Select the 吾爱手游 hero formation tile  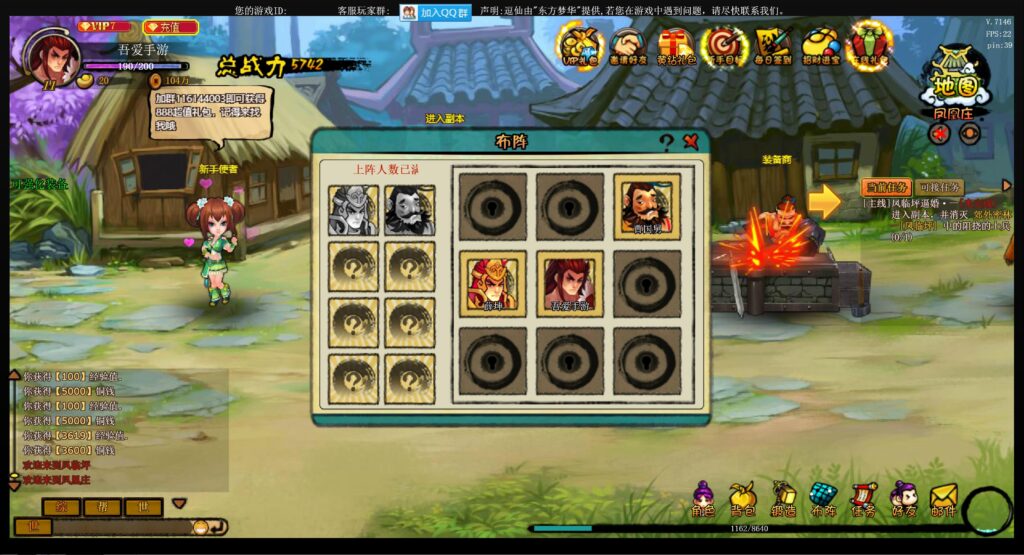click(x=569, y=283)
